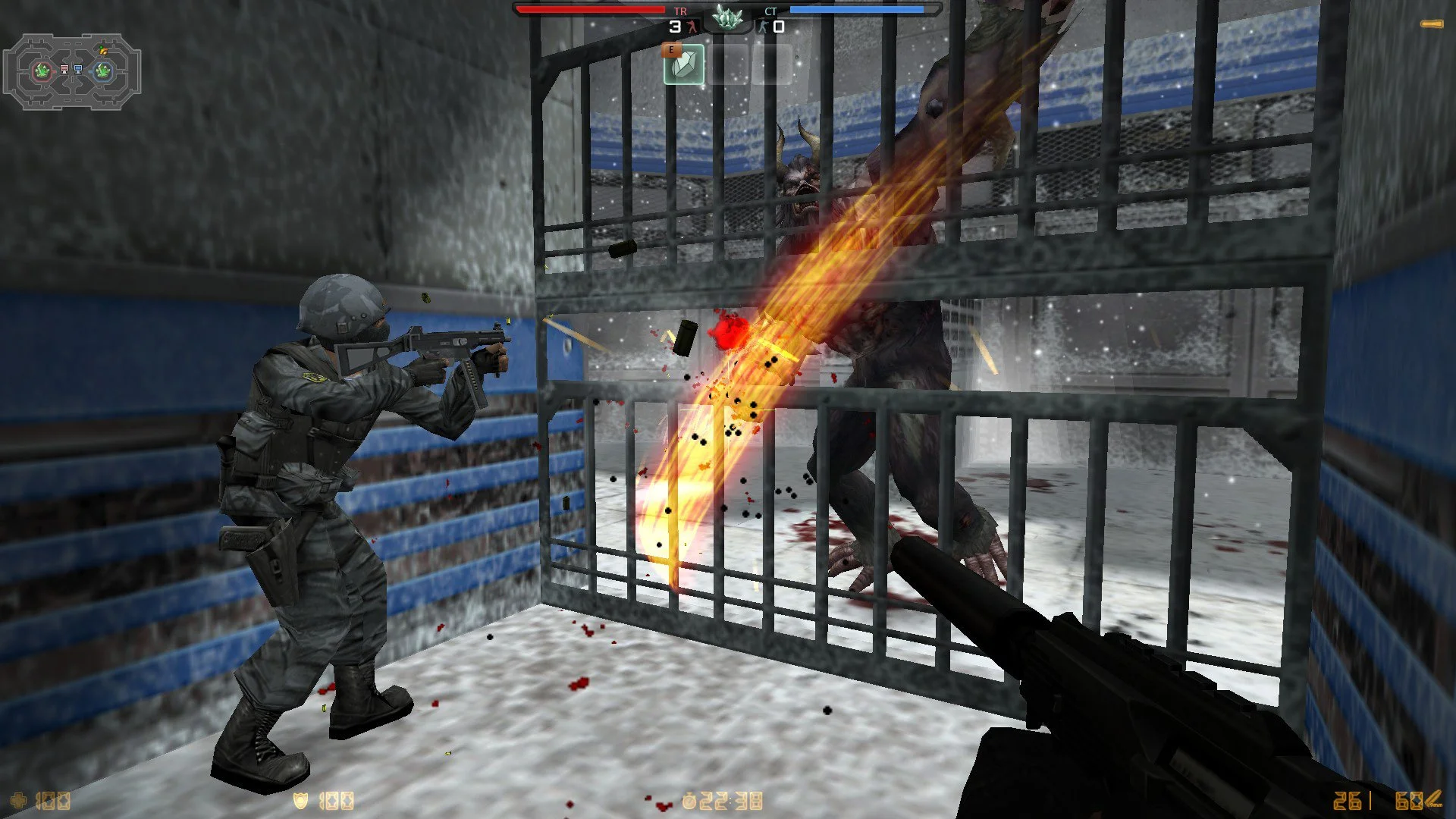Click the red base crystal on the minimap
Image resolution: width=1456 pixels, height=819 pixels.
(42, 70)
